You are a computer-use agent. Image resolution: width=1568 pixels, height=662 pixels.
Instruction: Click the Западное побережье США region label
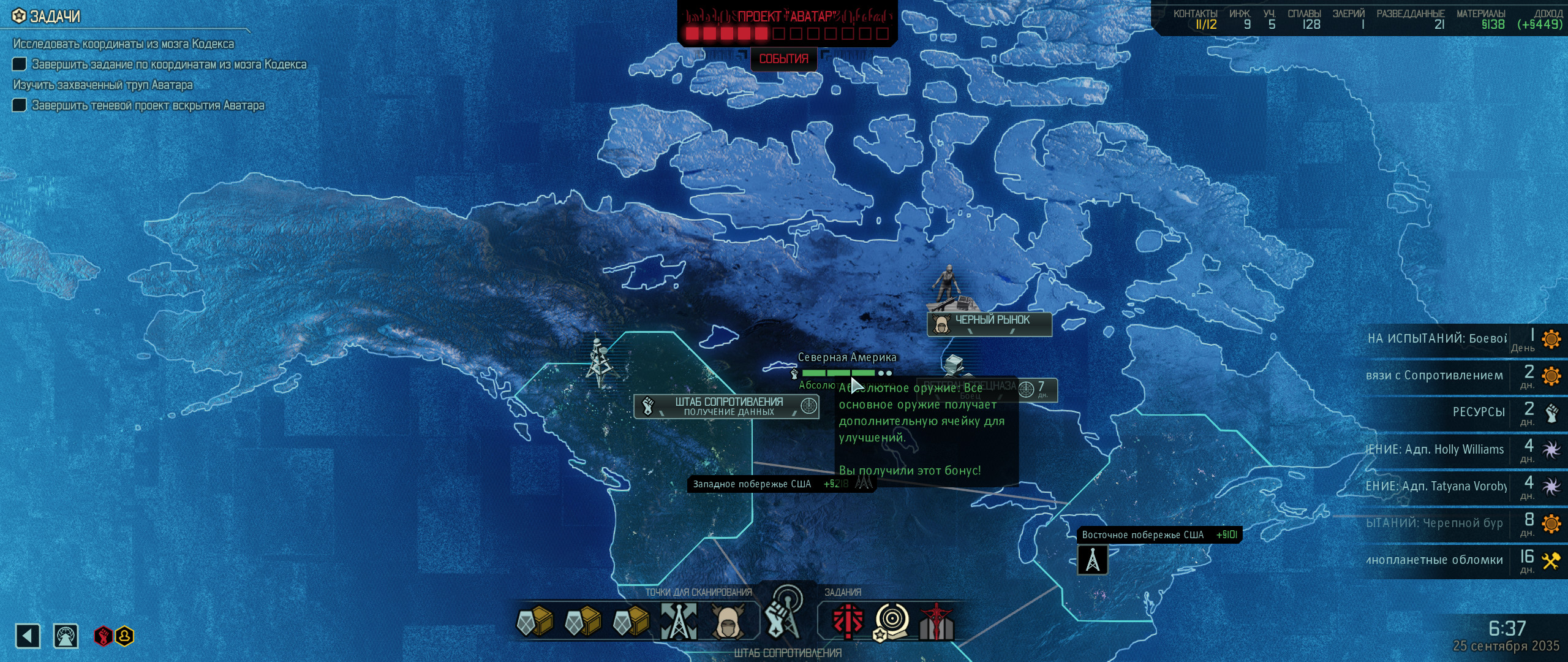[x=752, y=484]
